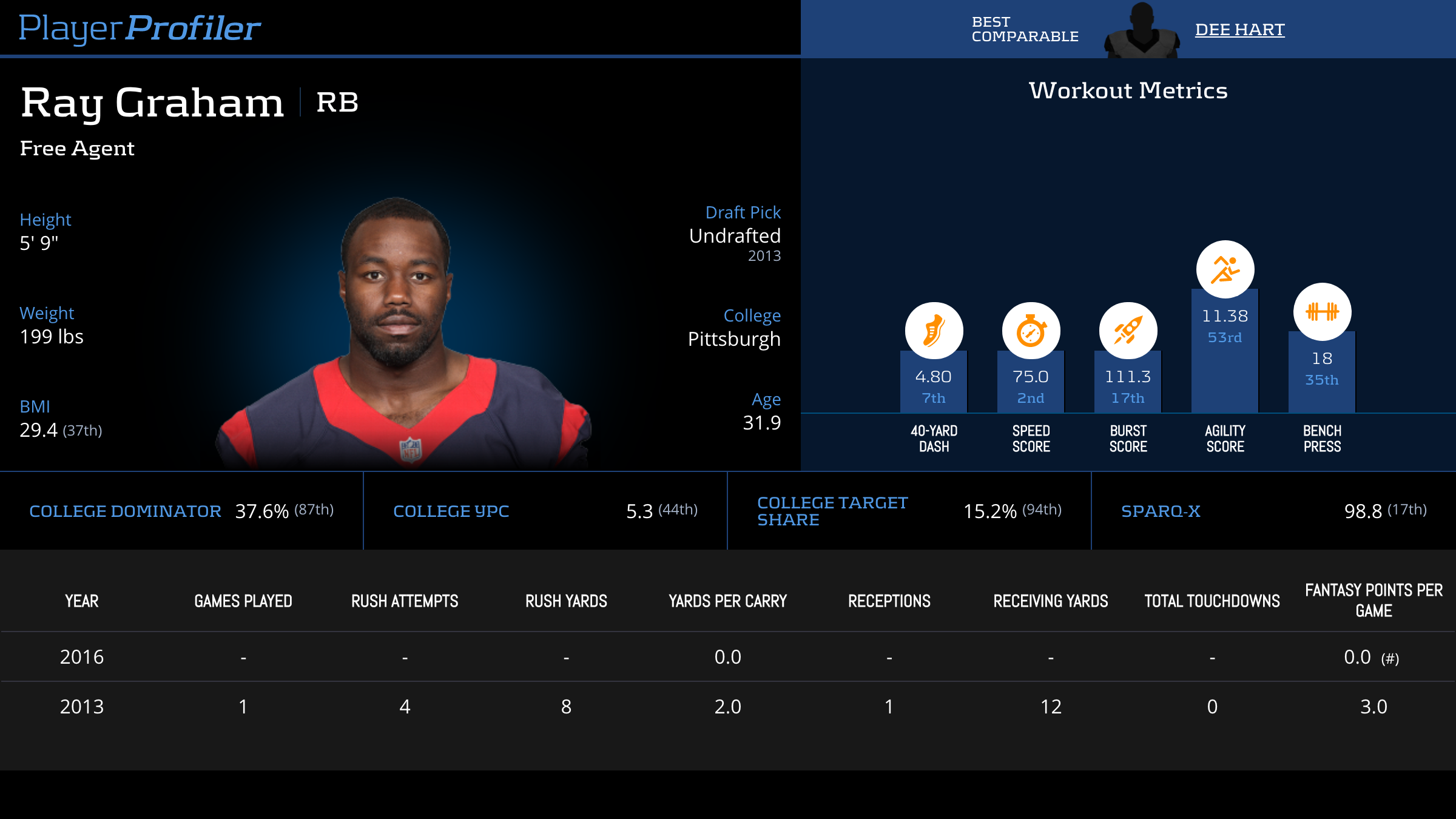Click the best comparable player silhouette

click(1142, 32)
